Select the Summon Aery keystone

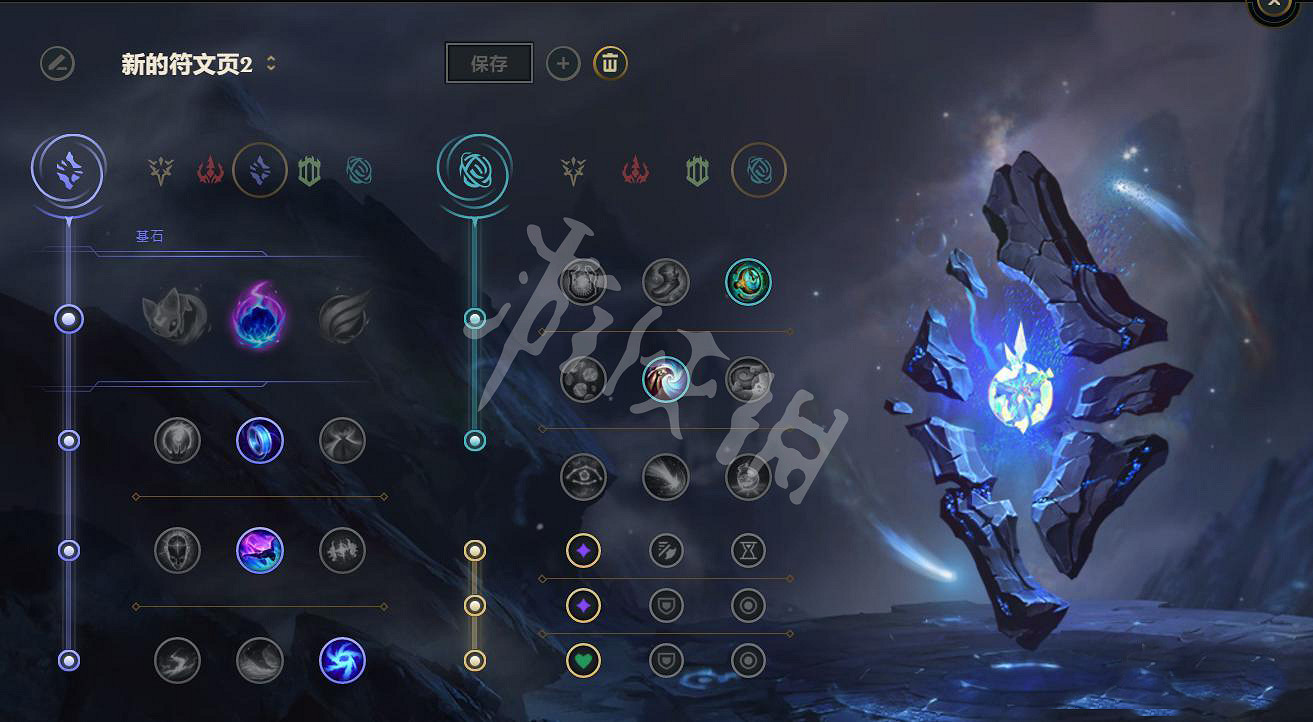(x=177, y=318)
